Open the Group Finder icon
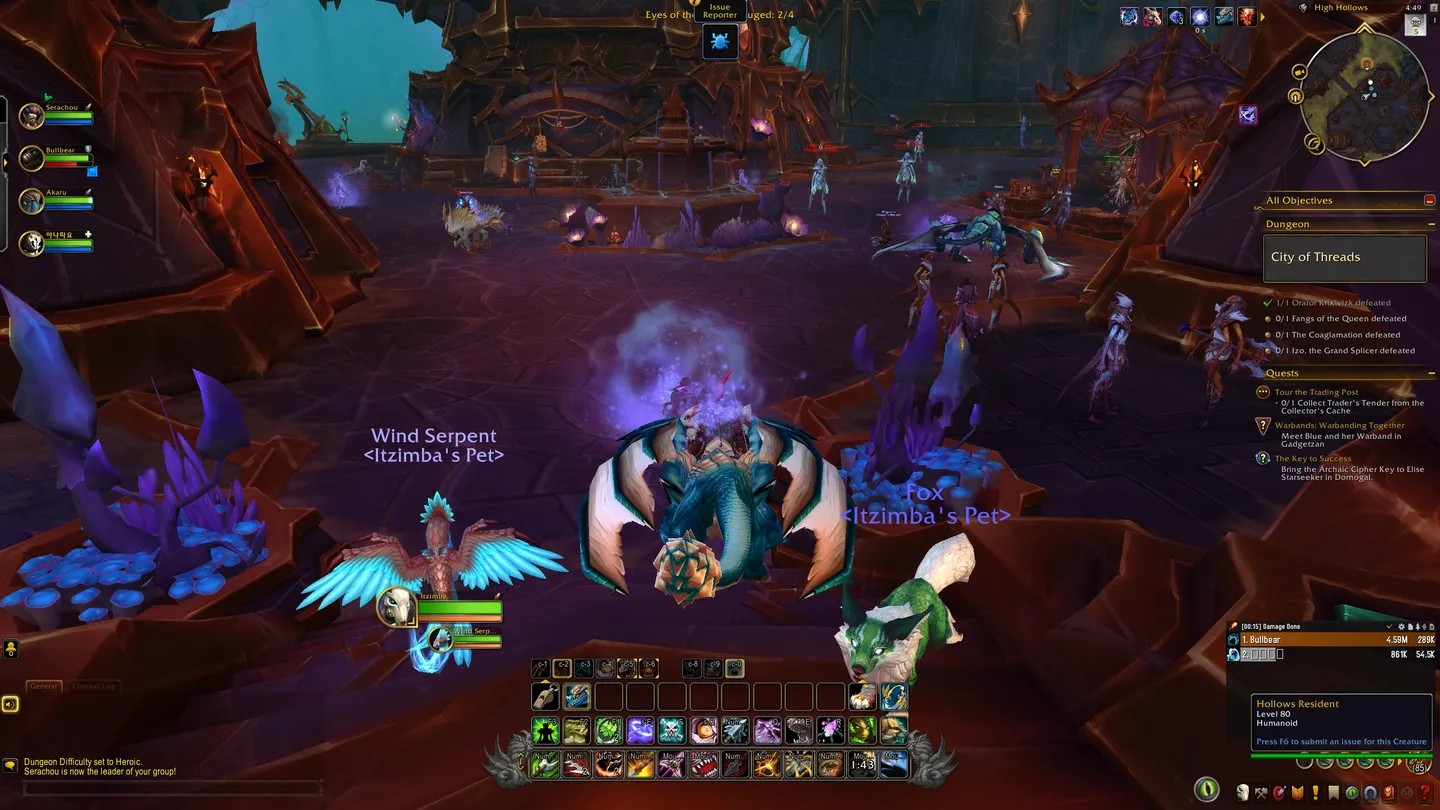 1369,792
